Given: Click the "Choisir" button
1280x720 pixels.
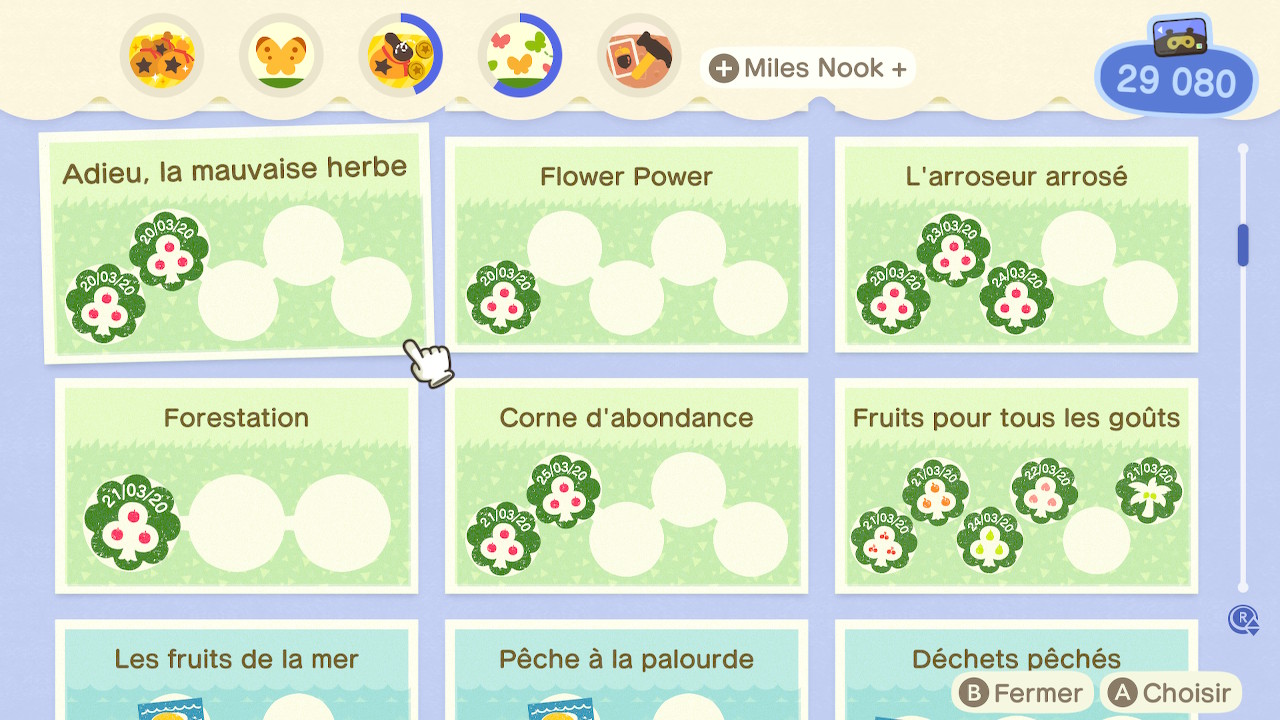Looking at the screenshot, I should (1171, 693).
